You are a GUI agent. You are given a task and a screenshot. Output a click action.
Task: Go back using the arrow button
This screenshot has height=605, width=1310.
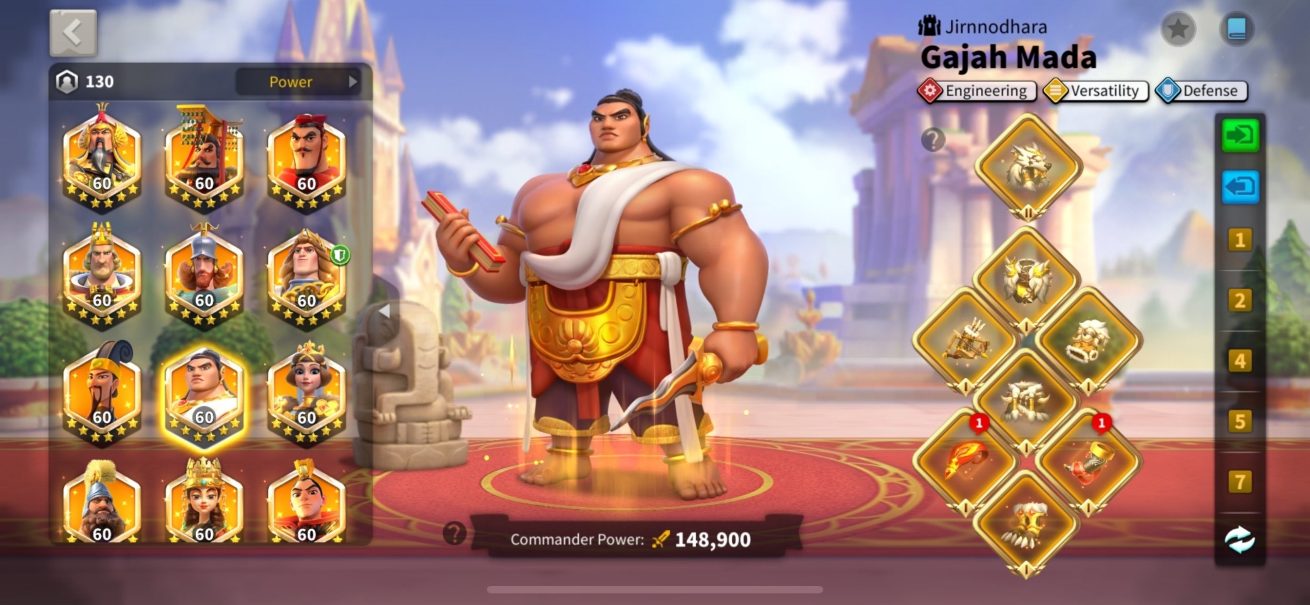pyautogui.click(x=73, y=33)
